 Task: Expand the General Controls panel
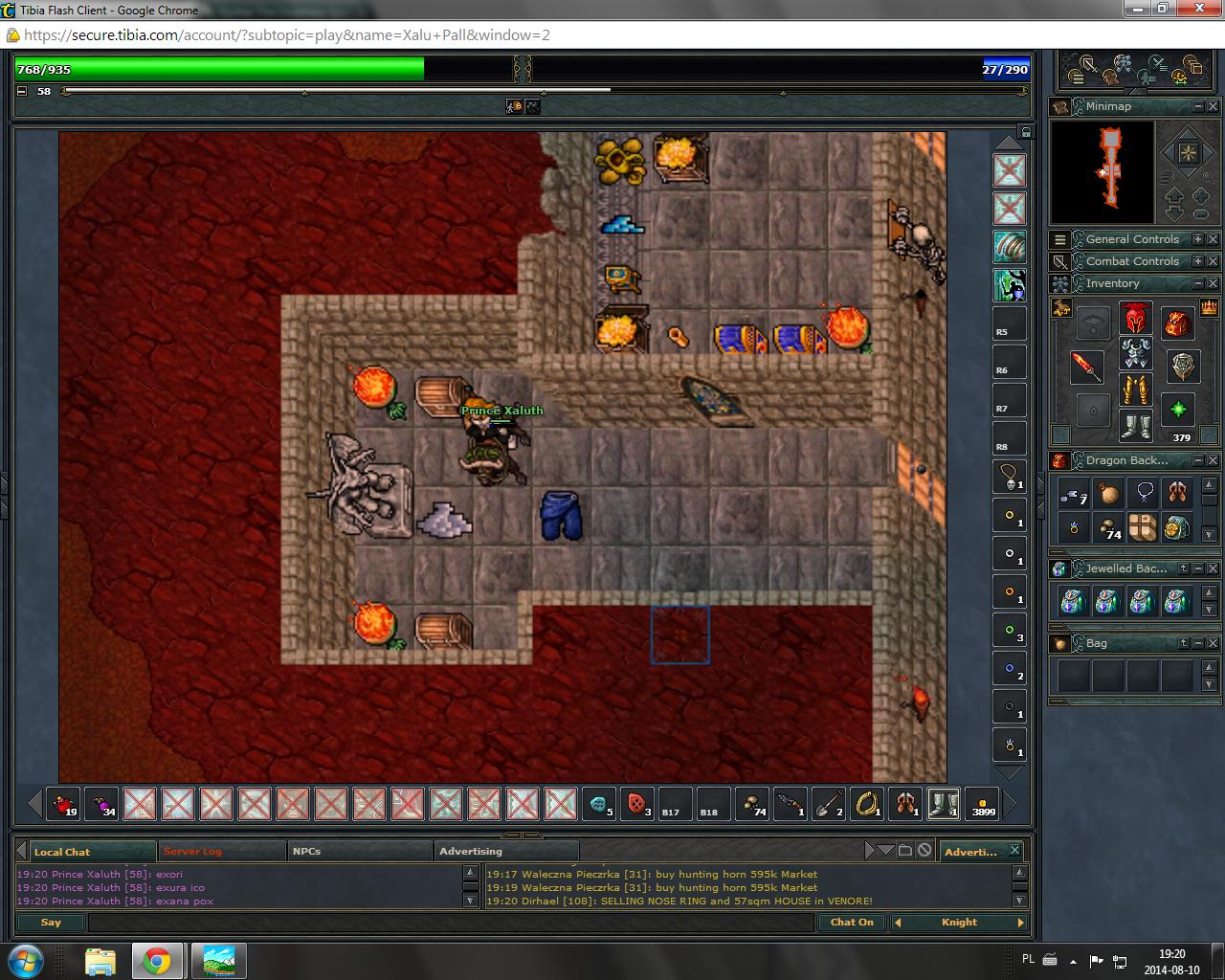pyautogui.click(x=1197, y=239)
